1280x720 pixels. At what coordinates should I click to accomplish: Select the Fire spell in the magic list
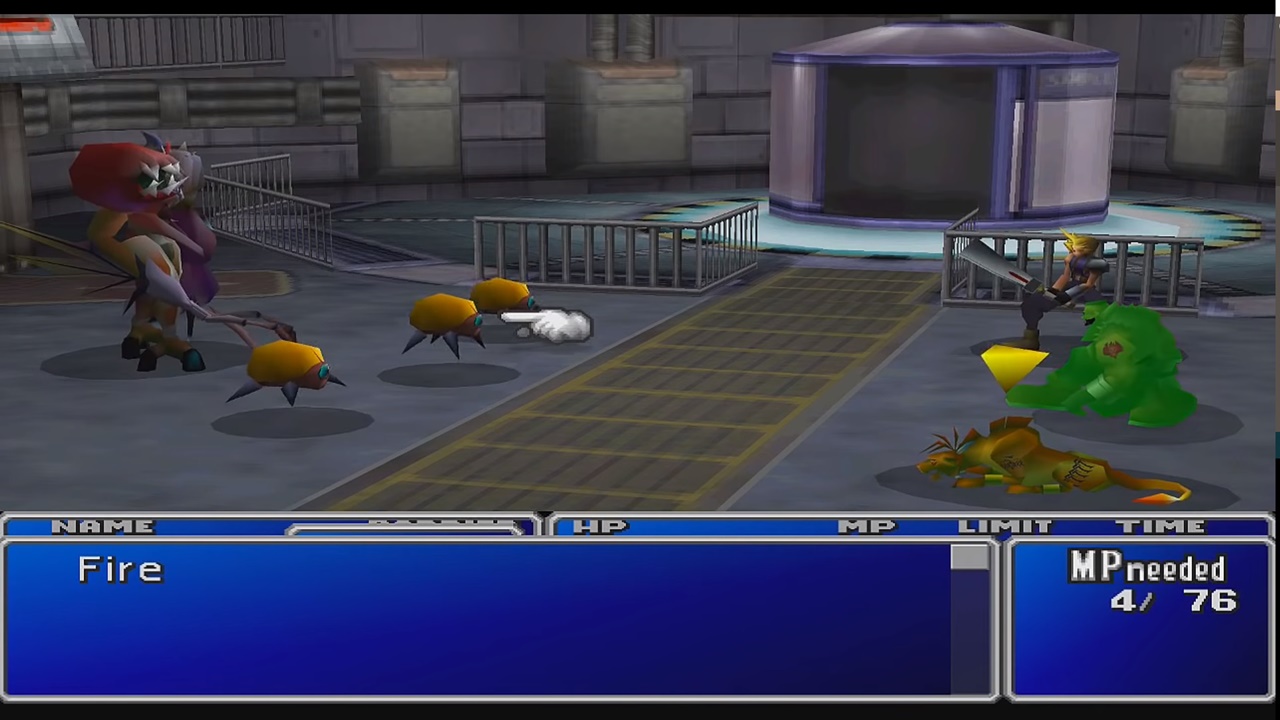click(120, 568)
